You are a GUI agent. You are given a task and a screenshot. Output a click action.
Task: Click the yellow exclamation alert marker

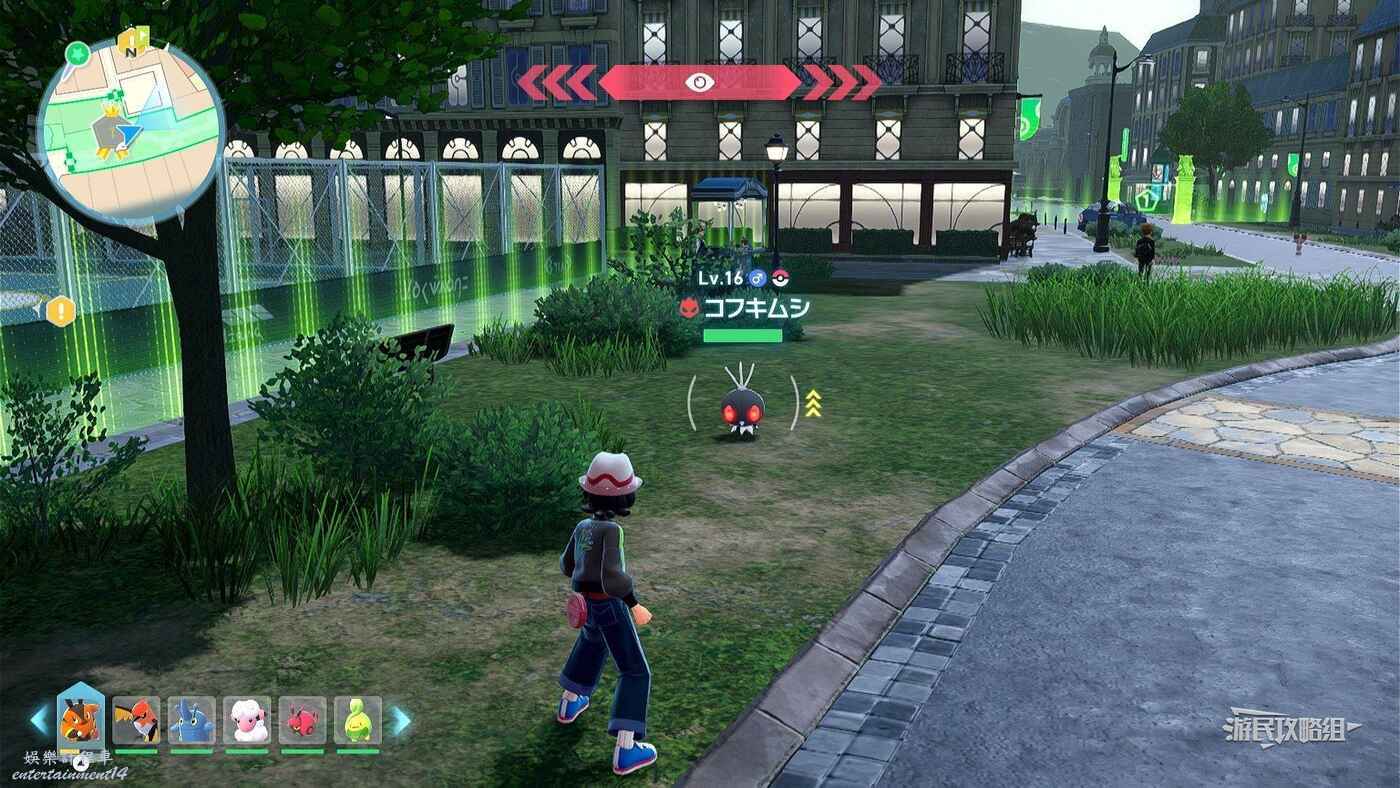(x=61, y=311)
